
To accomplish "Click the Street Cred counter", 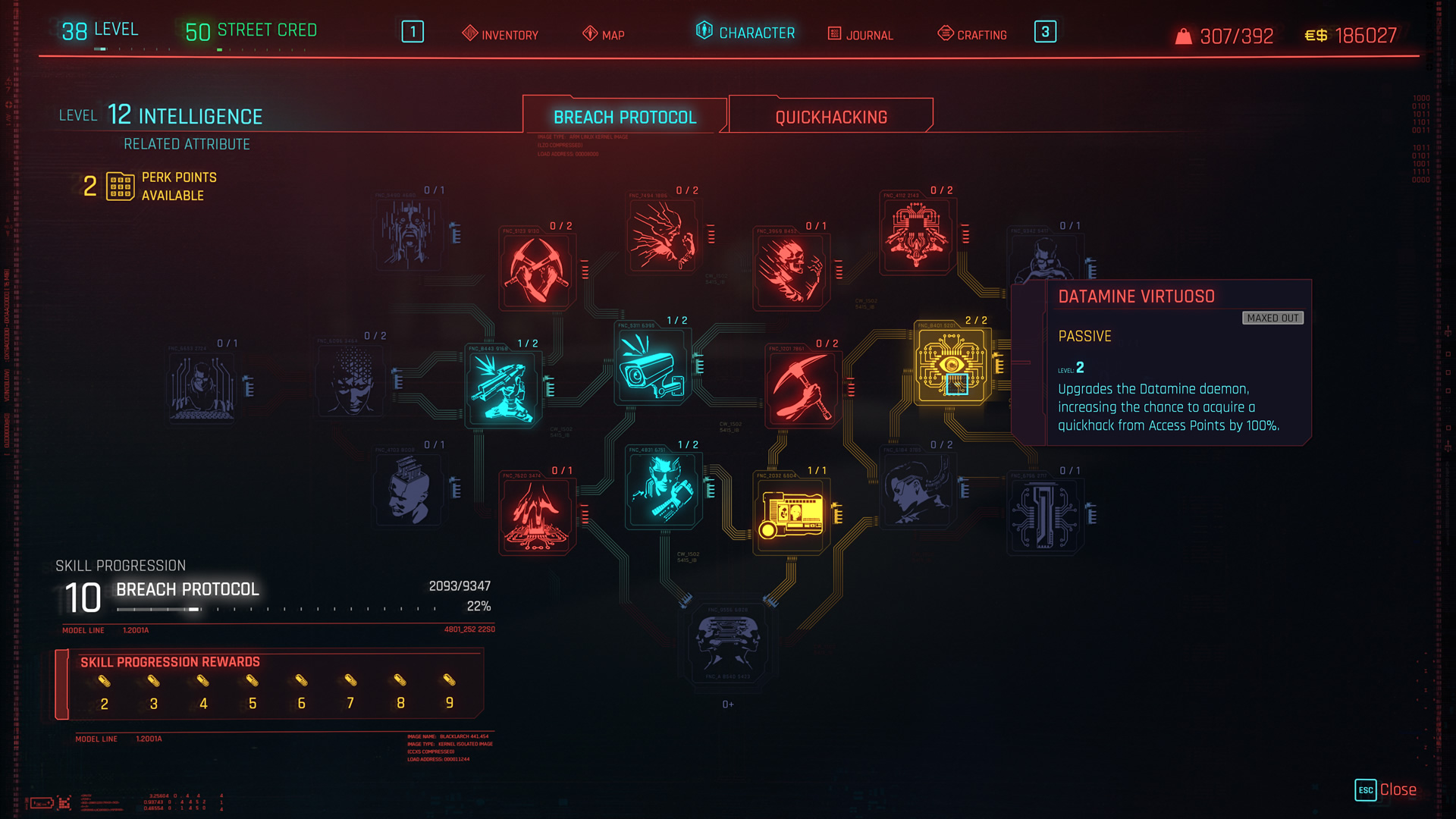I will click(x=250, y=30).
